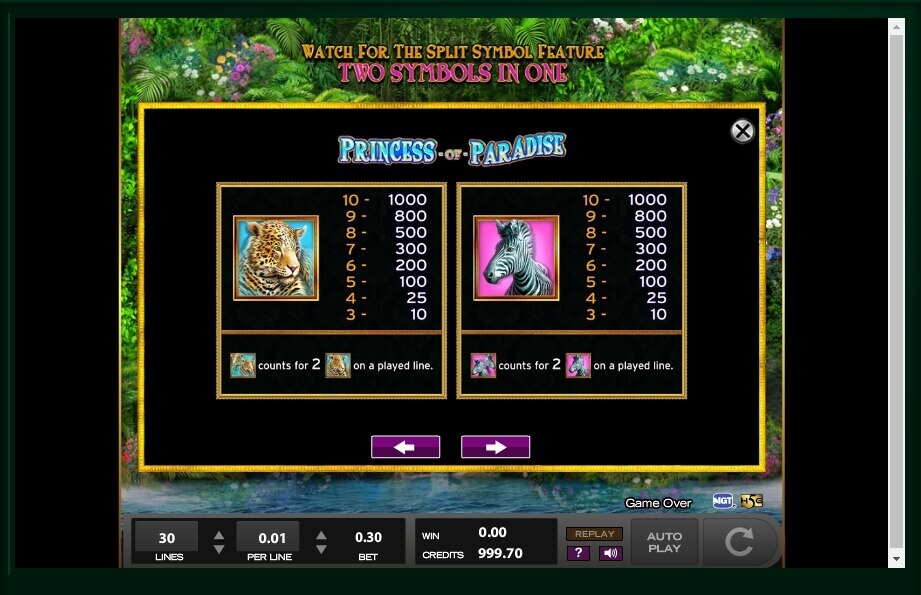Show the next paytable page
Screen dimensions: 921x595
point(495,447)
